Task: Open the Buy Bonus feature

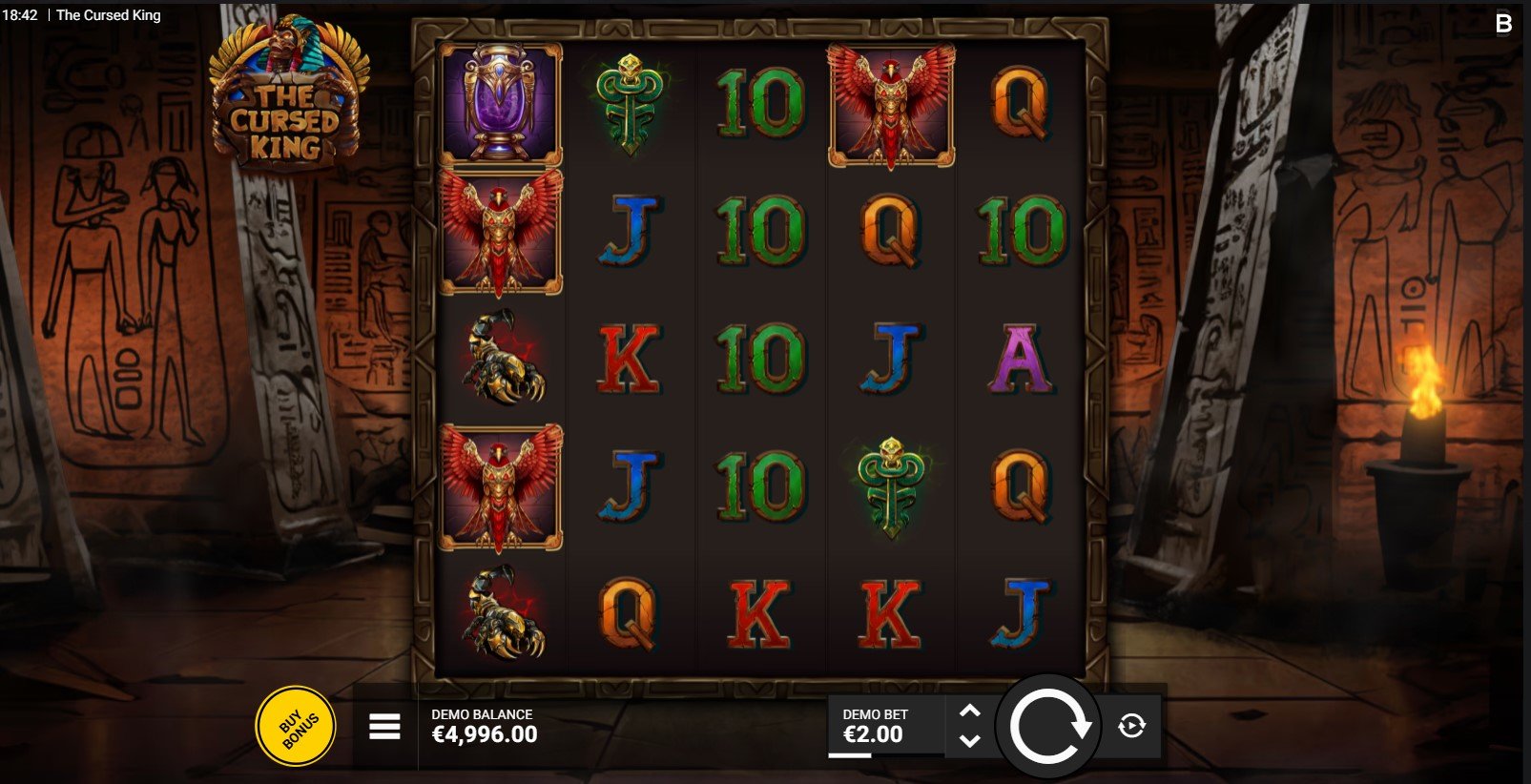Action: [300, 726]
